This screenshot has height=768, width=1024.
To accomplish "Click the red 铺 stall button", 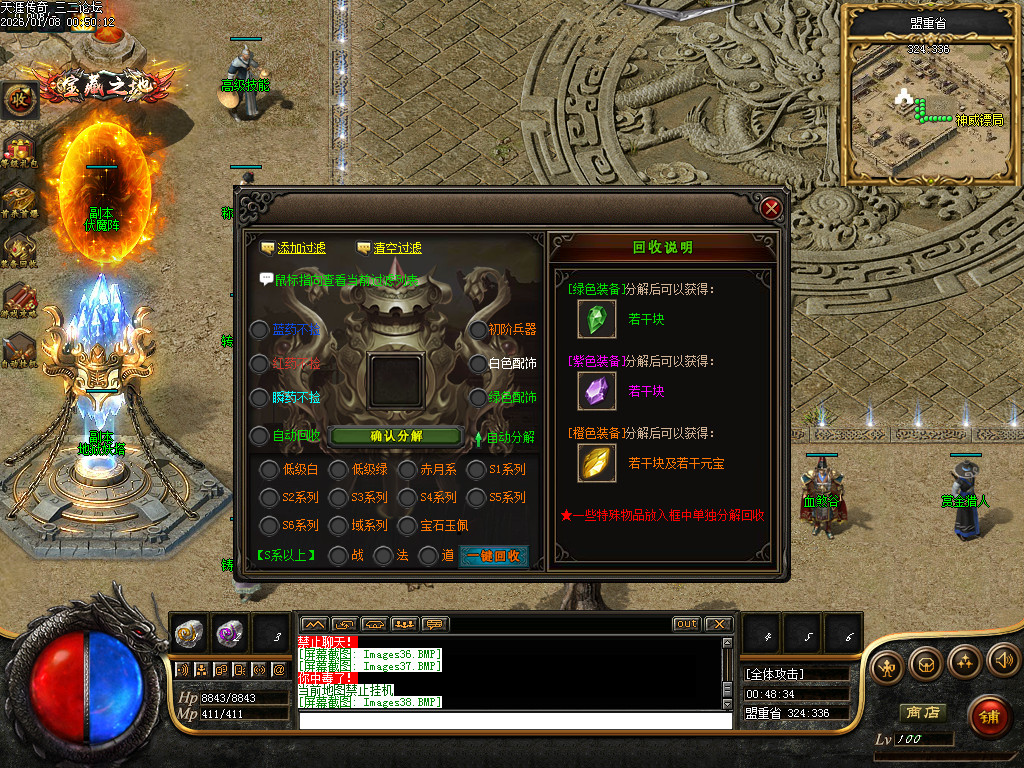I will (x=990, y=716).
